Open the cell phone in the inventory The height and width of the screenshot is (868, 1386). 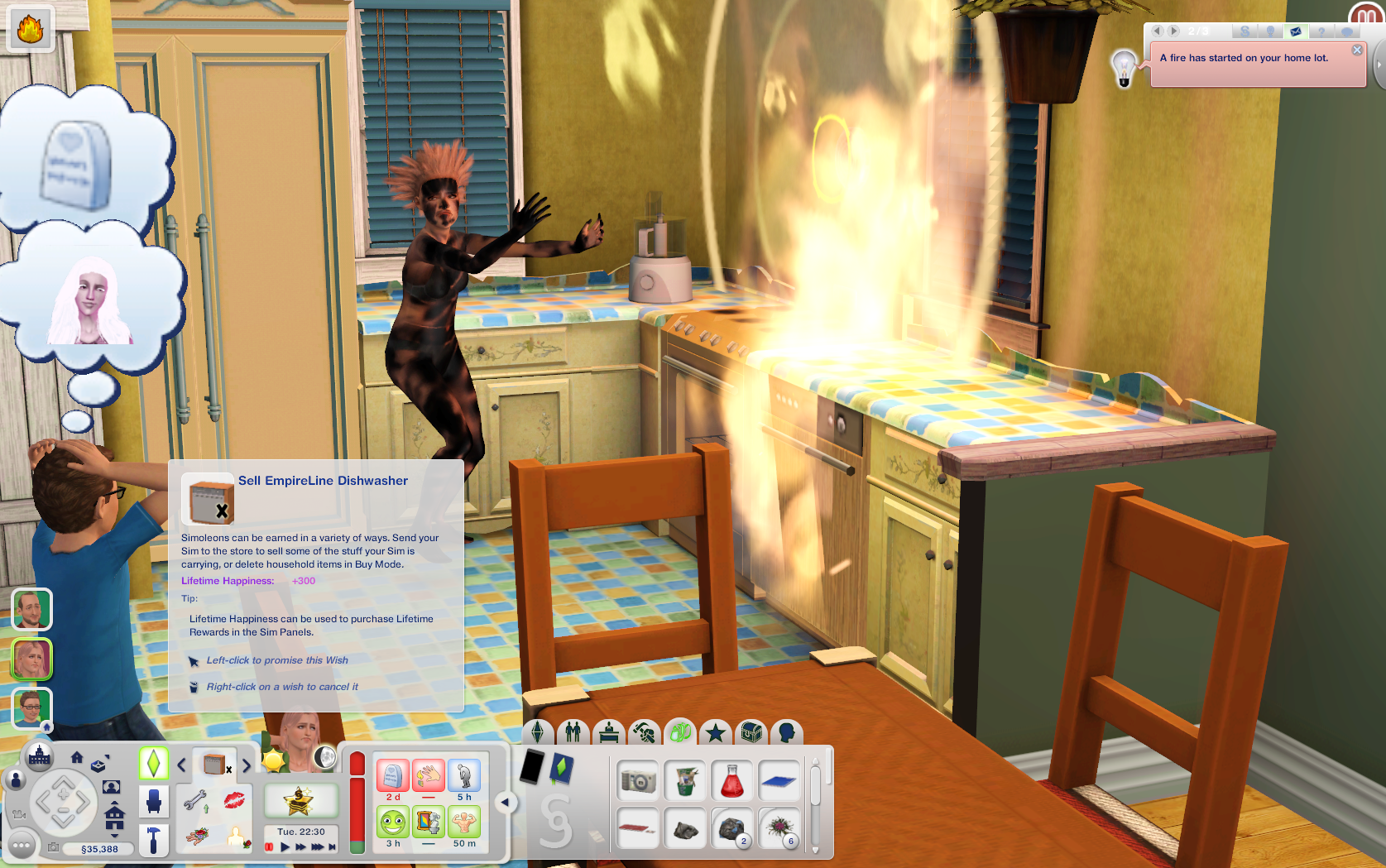click(532, 765)
